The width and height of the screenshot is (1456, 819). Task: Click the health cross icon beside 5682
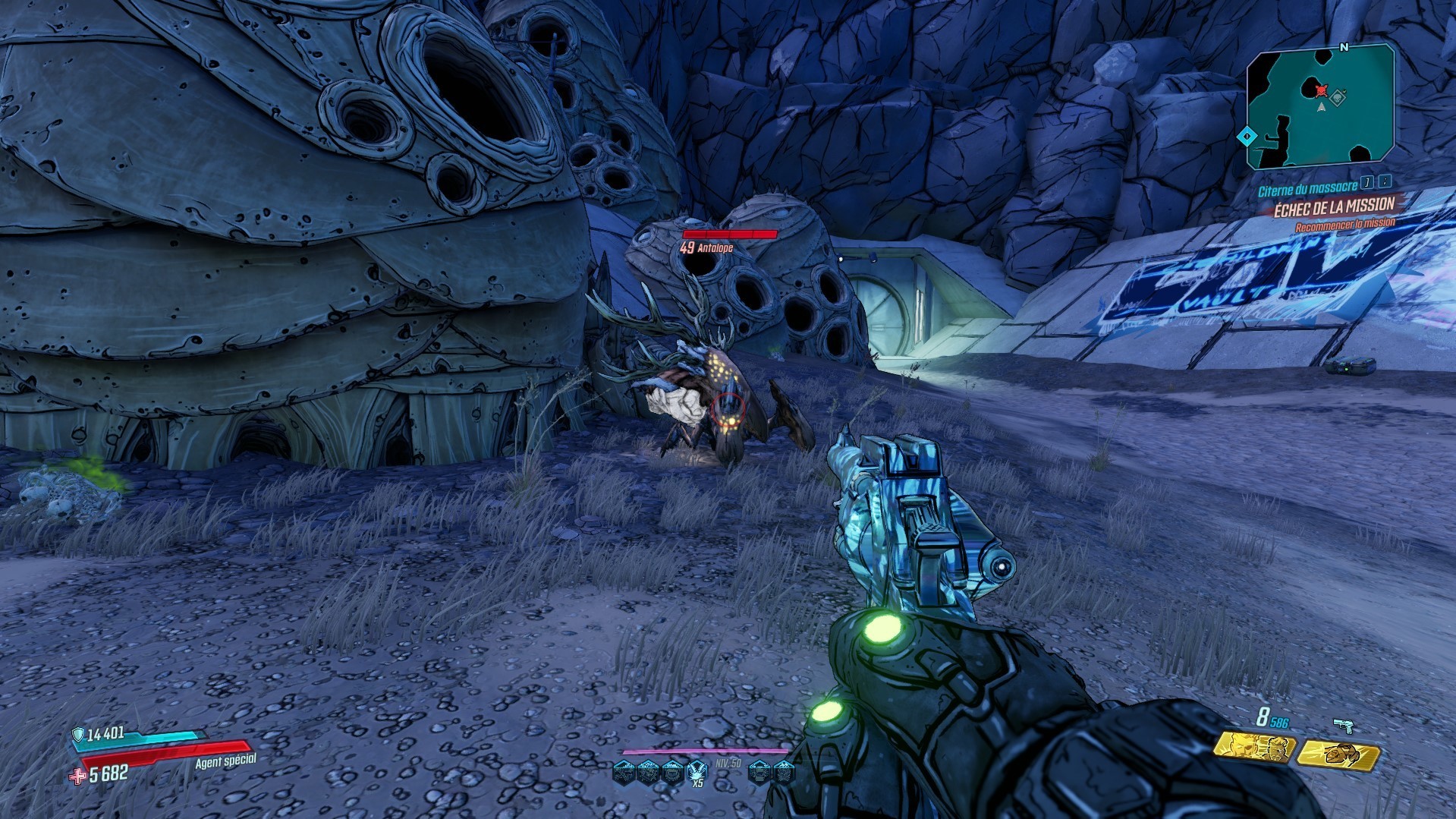[x=76, y=776]
